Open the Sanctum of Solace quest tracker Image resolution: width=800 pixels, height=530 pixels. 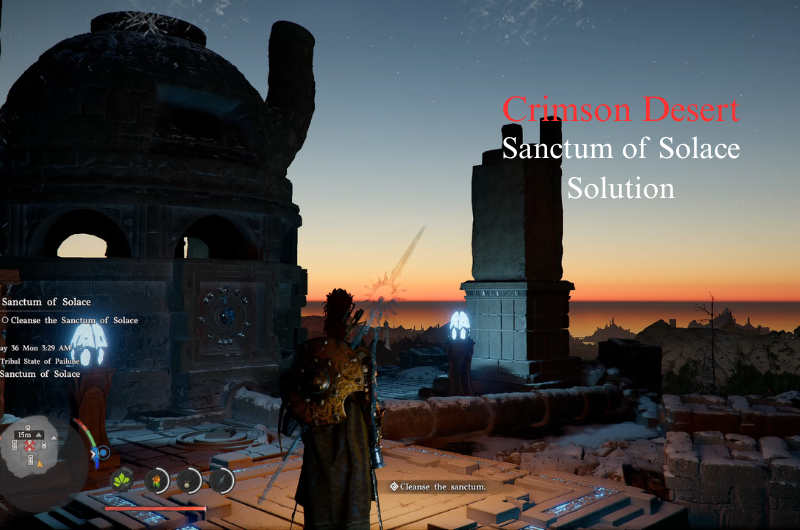[x=47, y=301]
